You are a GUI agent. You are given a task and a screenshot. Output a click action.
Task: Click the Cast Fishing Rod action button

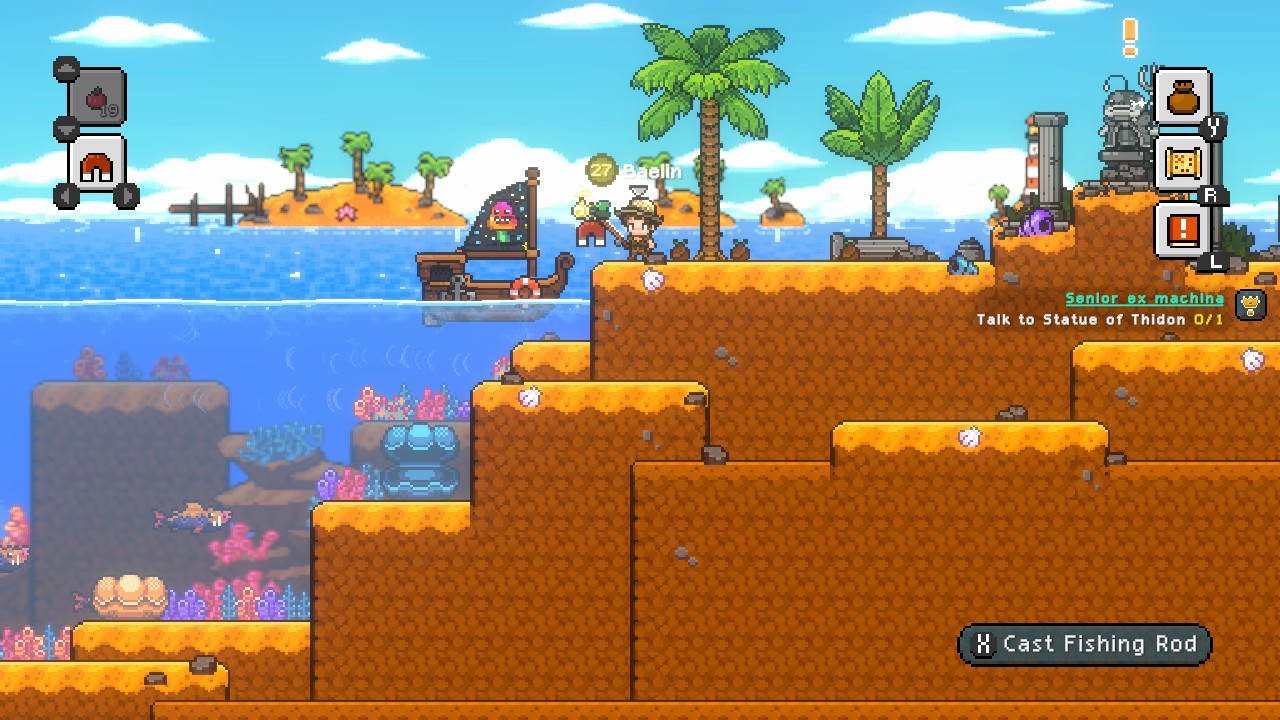click(1085, 645)
